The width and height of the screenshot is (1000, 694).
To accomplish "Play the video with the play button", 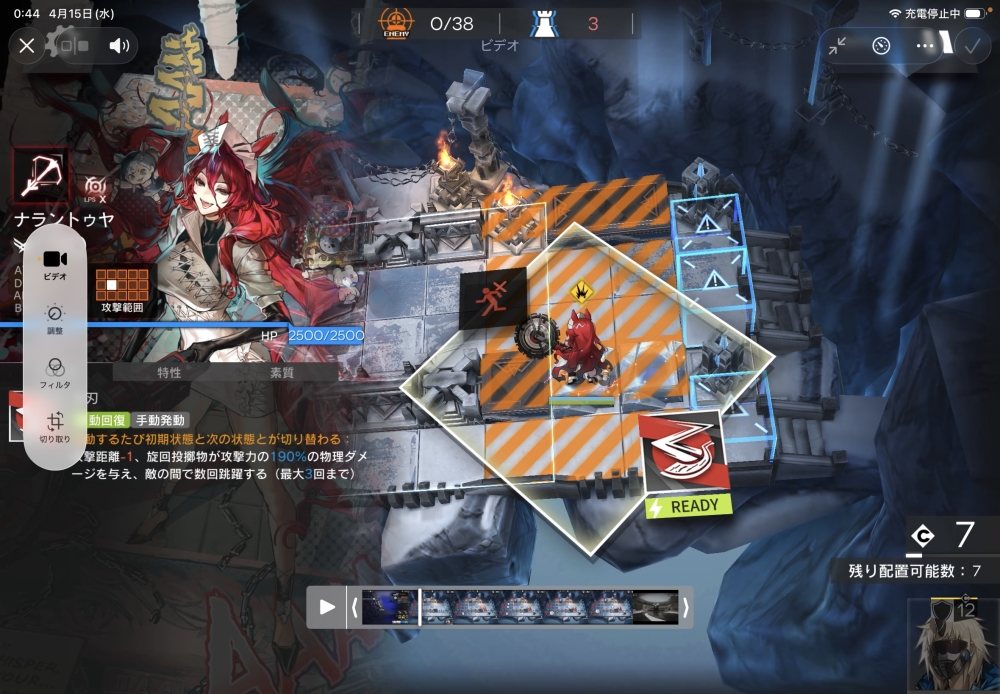I will click(327, 607).
